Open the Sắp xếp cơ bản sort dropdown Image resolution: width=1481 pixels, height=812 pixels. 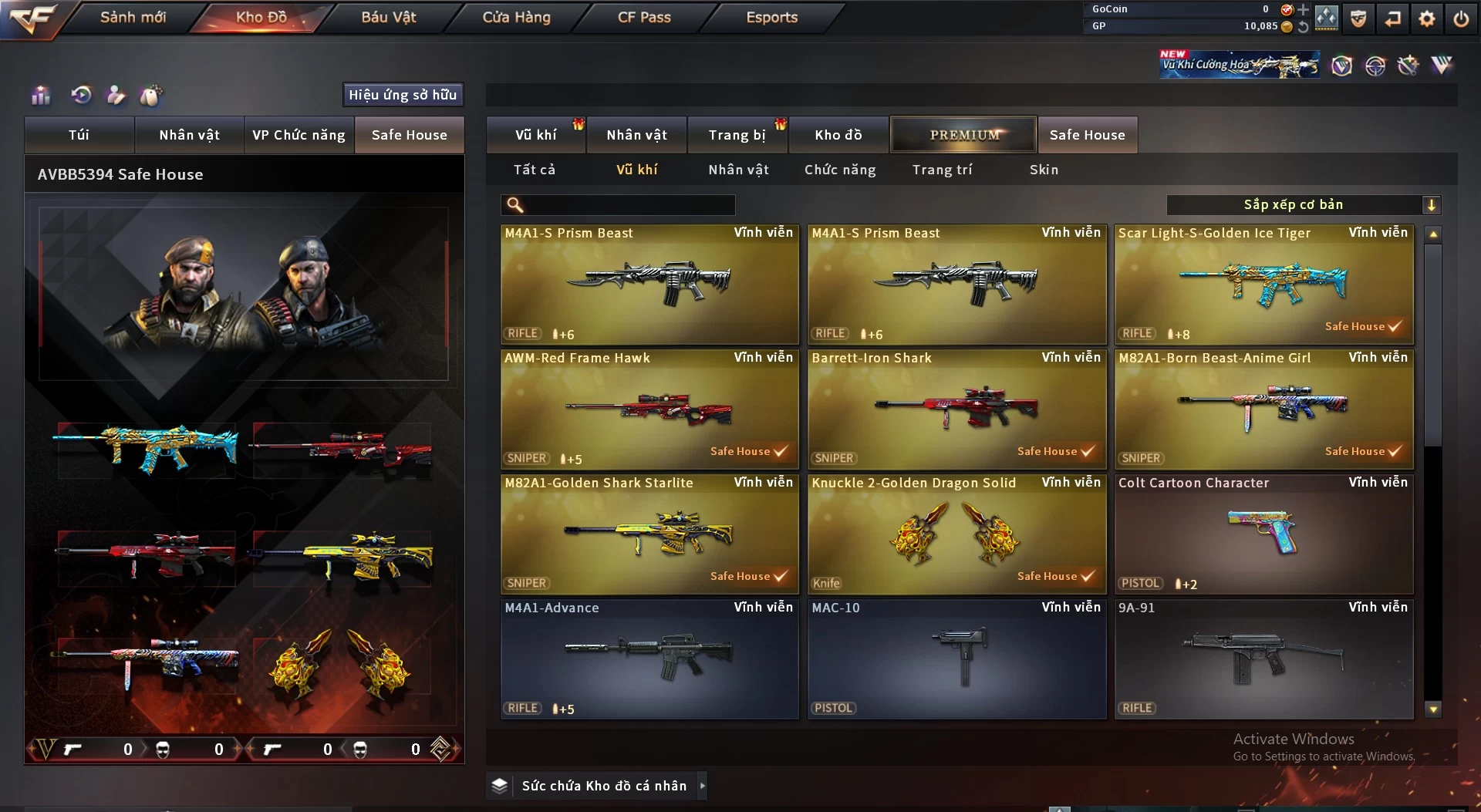tap(1303, 205)
